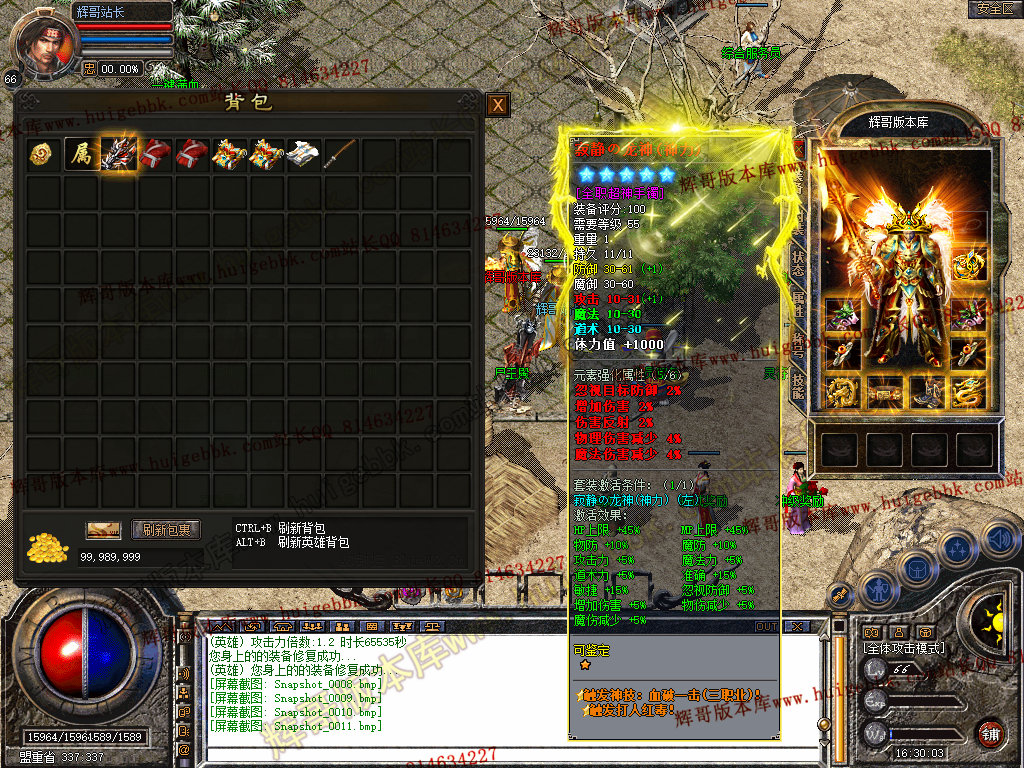This screenshot has height=768, width=1024.
Task: Click the OUT button on the chat bar
Action: [767, 627]
